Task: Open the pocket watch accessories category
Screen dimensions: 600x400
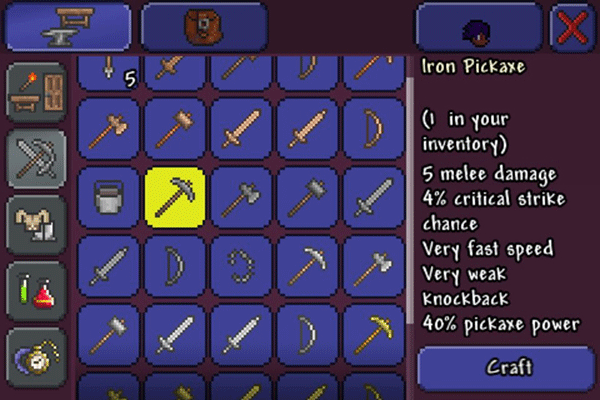Action: click(x=37, y=355)
